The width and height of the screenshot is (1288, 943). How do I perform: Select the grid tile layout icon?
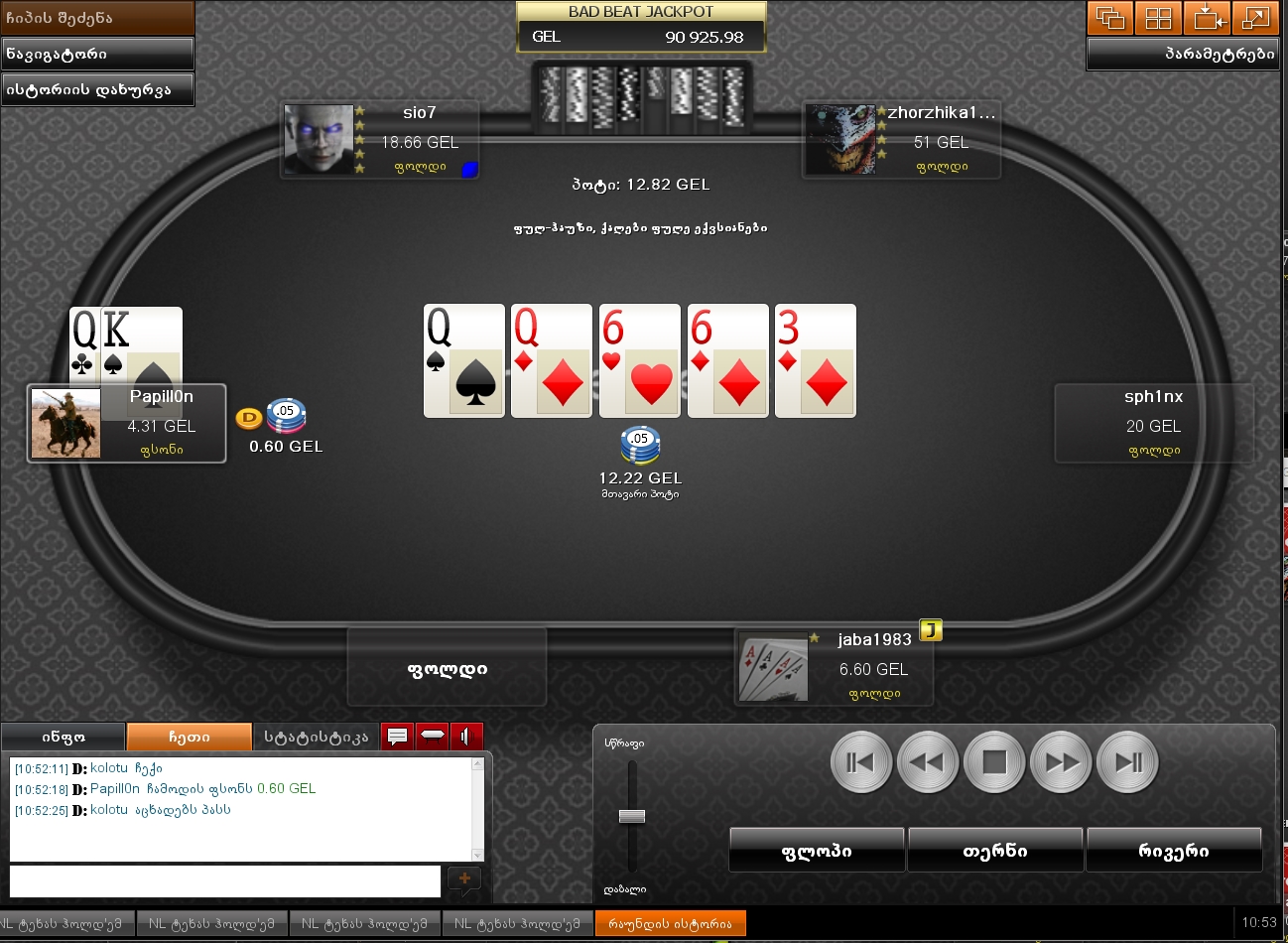pyautogui.click(x=1158, y=18)
